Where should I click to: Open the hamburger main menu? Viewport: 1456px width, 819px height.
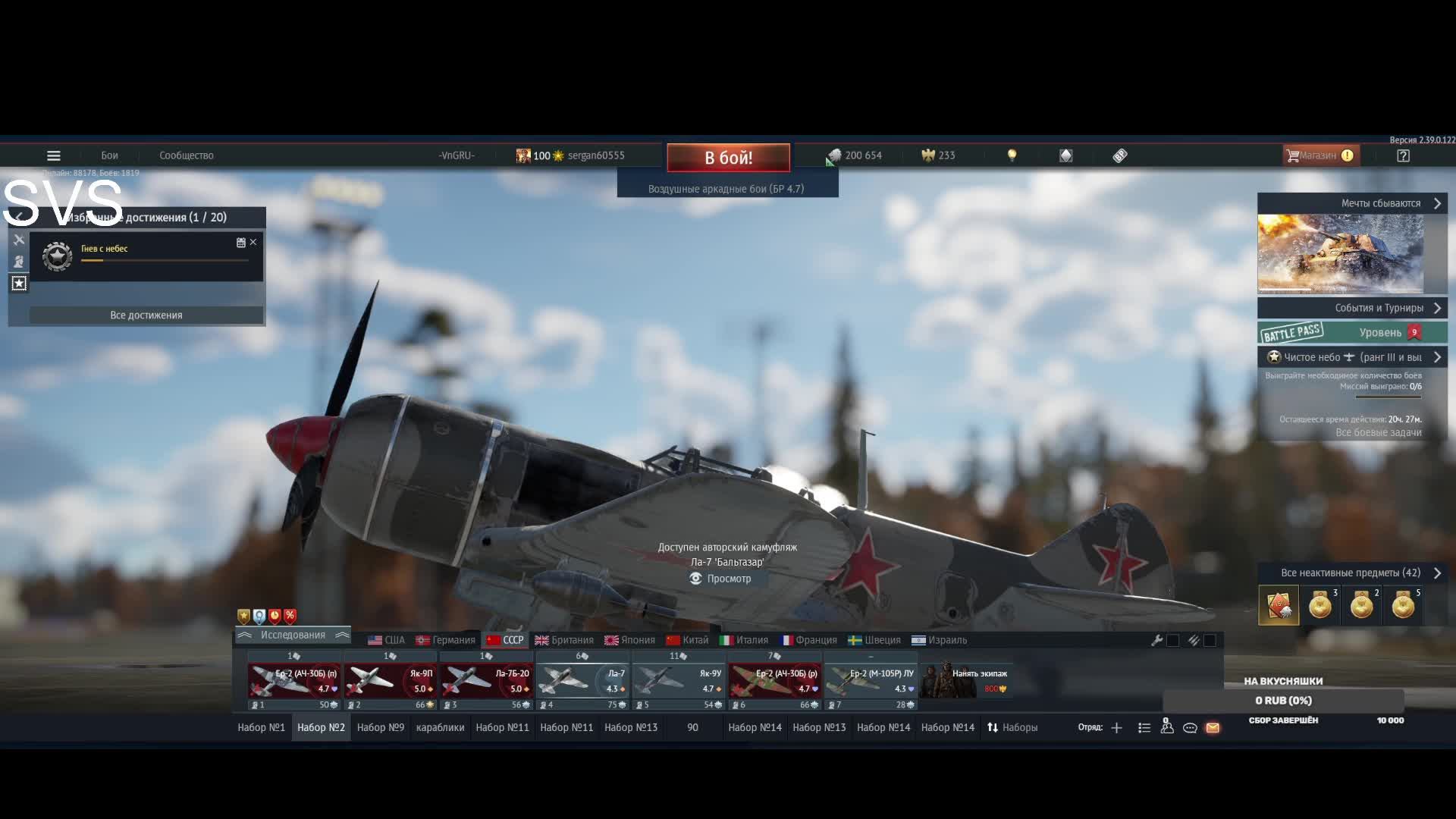[x=53, y=155]
